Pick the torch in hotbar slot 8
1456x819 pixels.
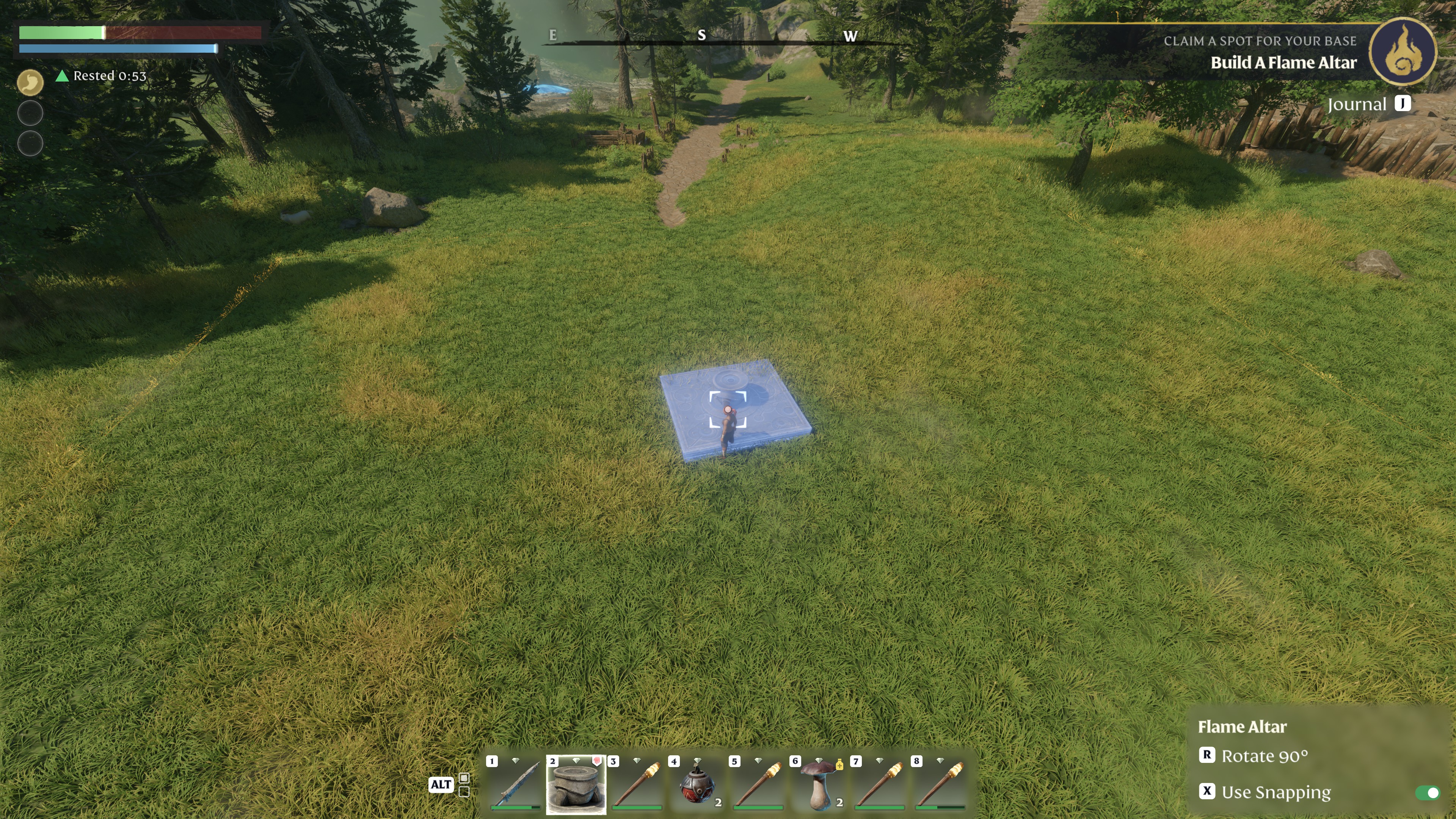tap(940, 784)
